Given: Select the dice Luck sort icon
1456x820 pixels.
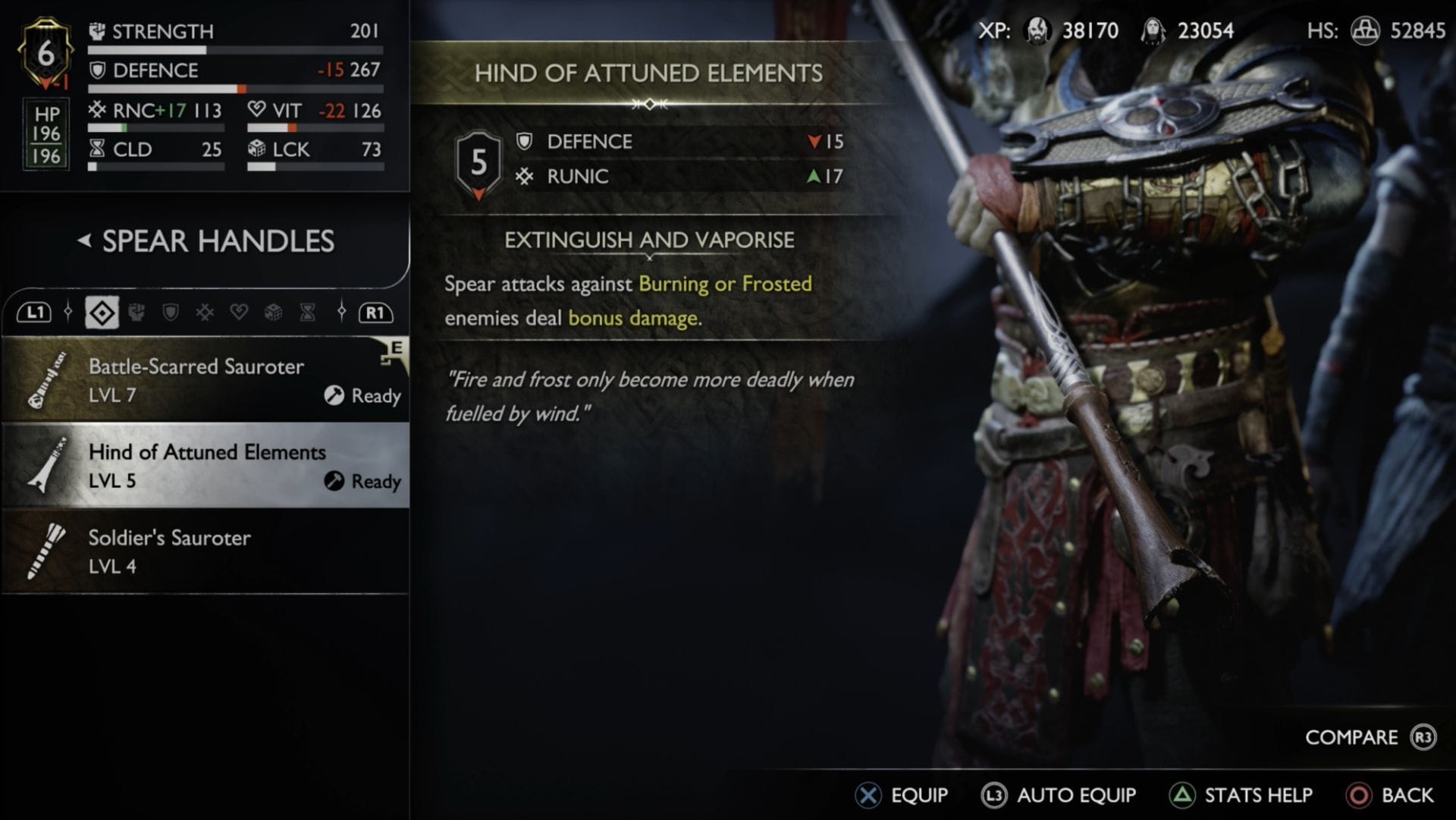Looking at the screenshot, I should tap(273, 311).
